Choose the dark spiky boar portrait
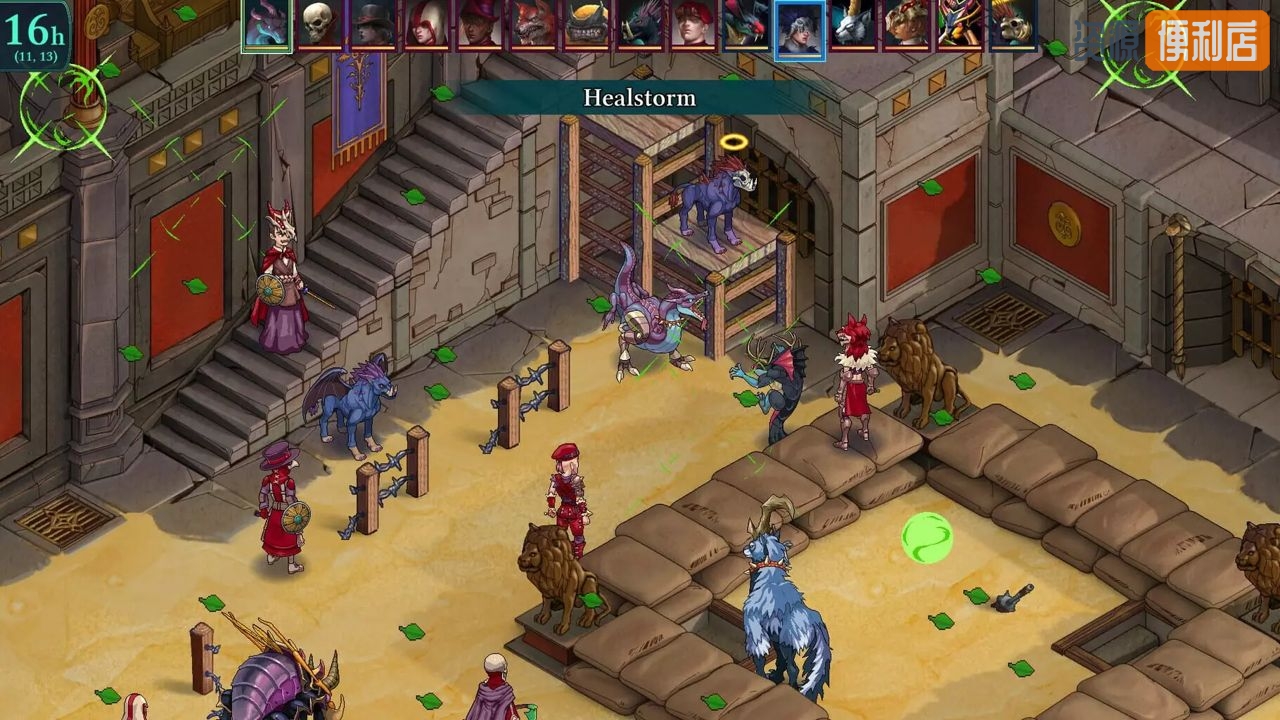Image resolution: width=1280 pixels, height=720 pixels. tap(640, 24)
